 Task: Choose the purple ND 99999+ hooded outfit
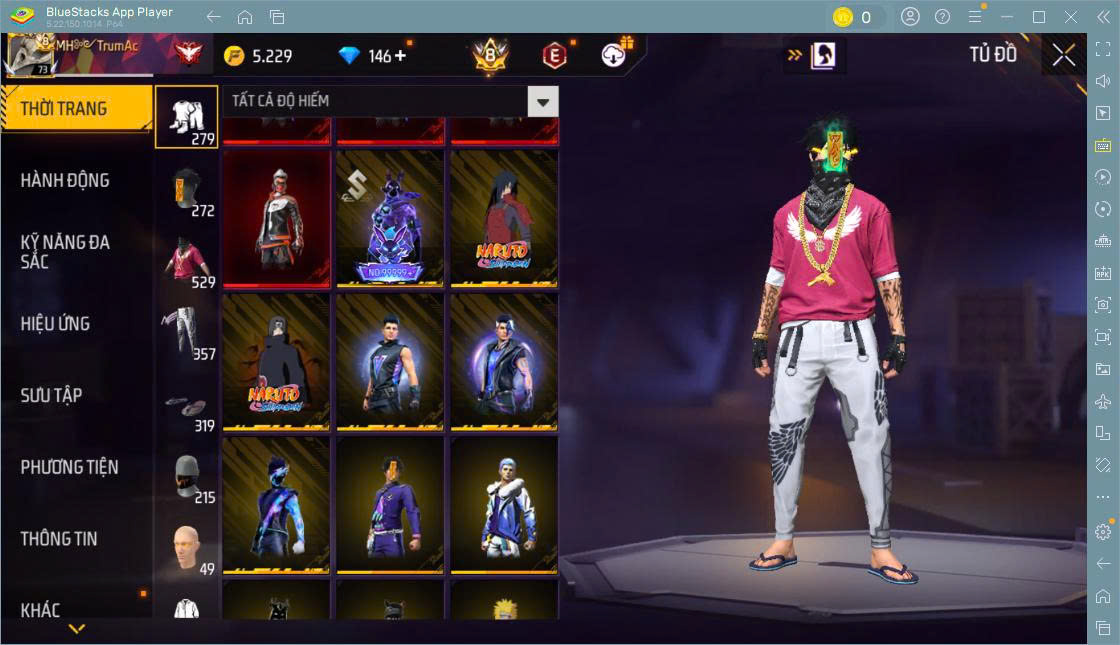[390, 219]
